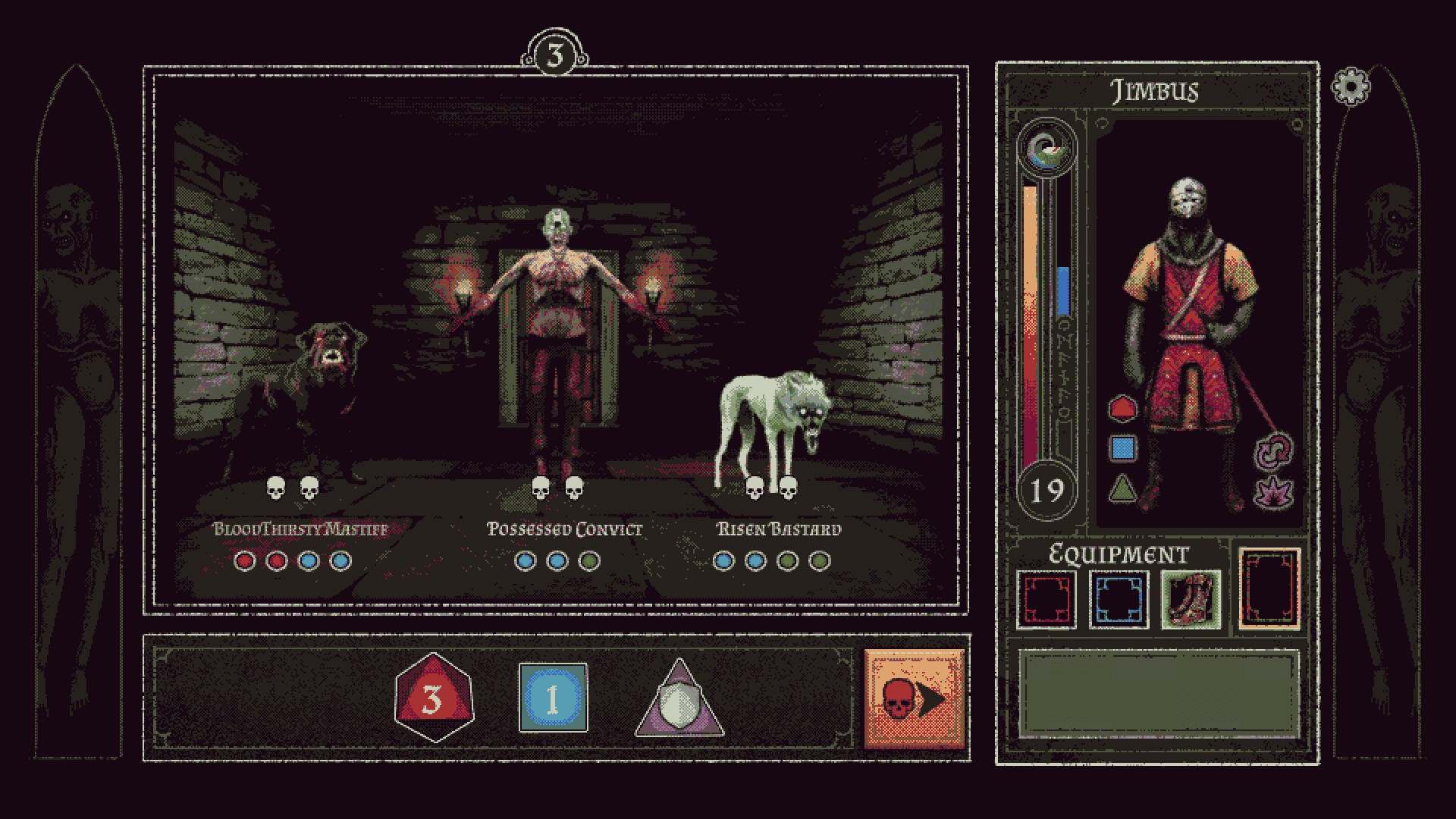Open the orange-bordered card slot
1456x819 pixels.
click(x=1269, y=589)
